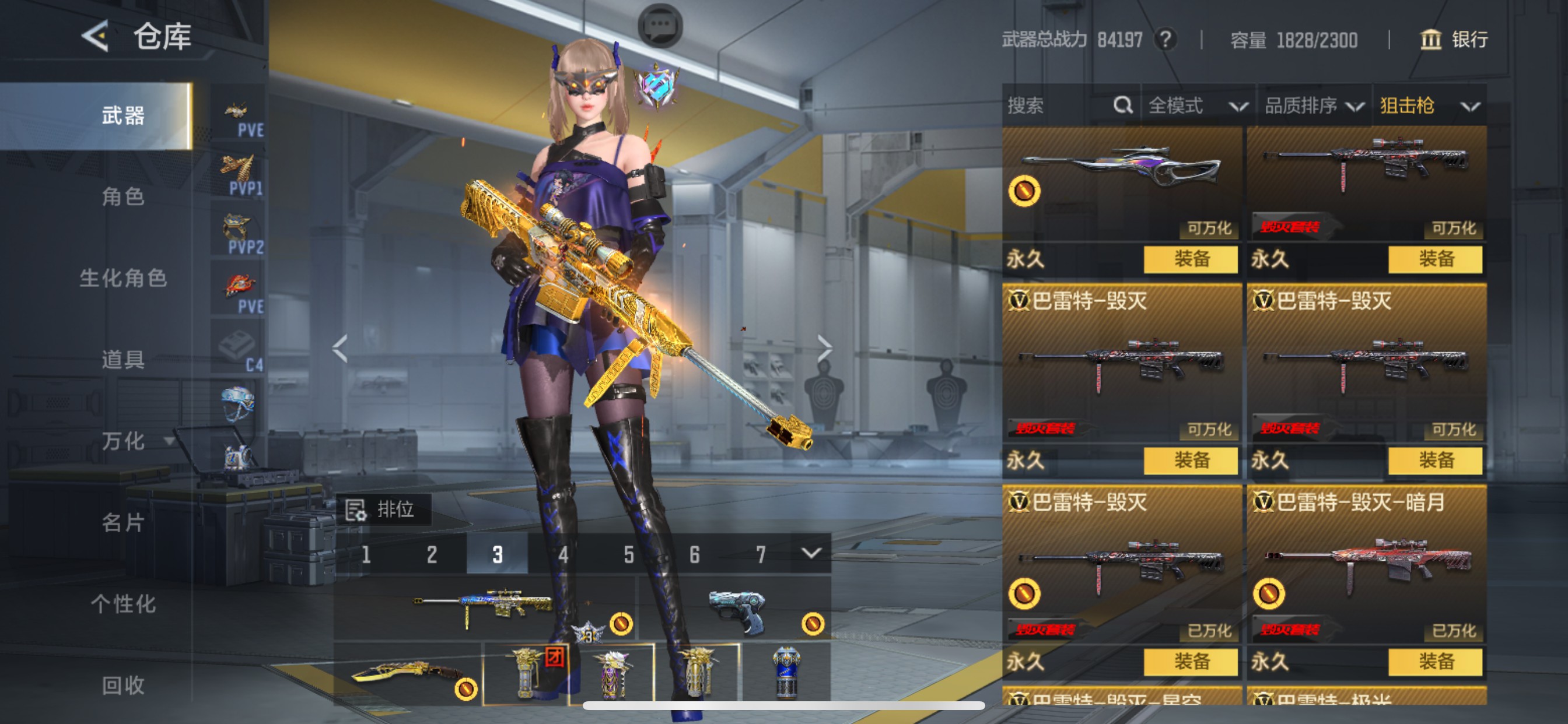Open the 生化角色 section
1568x724 pixels.
(123, 278)
